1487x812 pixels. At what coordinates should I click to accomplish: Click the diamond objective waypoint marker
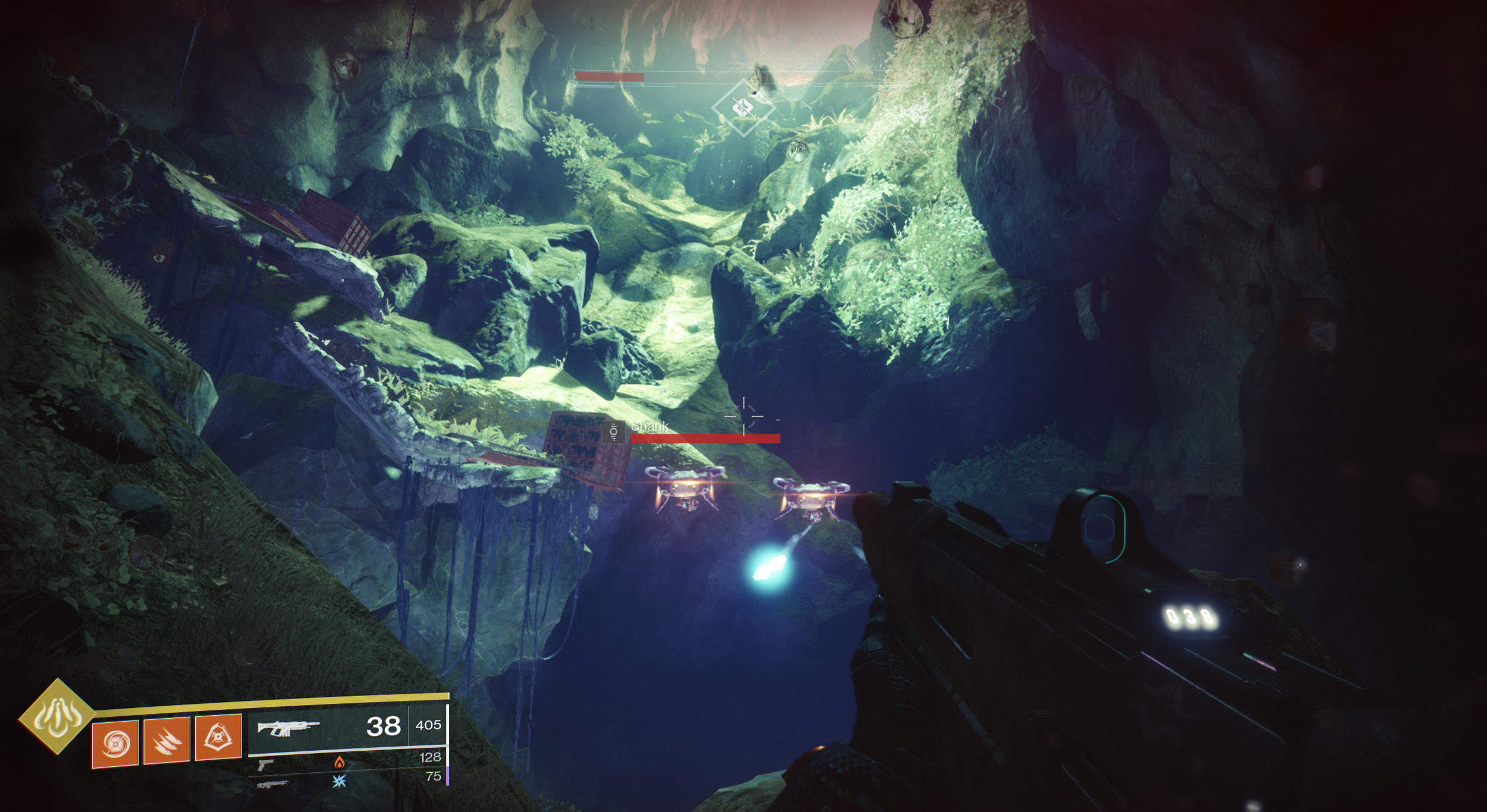click(742, 108)
